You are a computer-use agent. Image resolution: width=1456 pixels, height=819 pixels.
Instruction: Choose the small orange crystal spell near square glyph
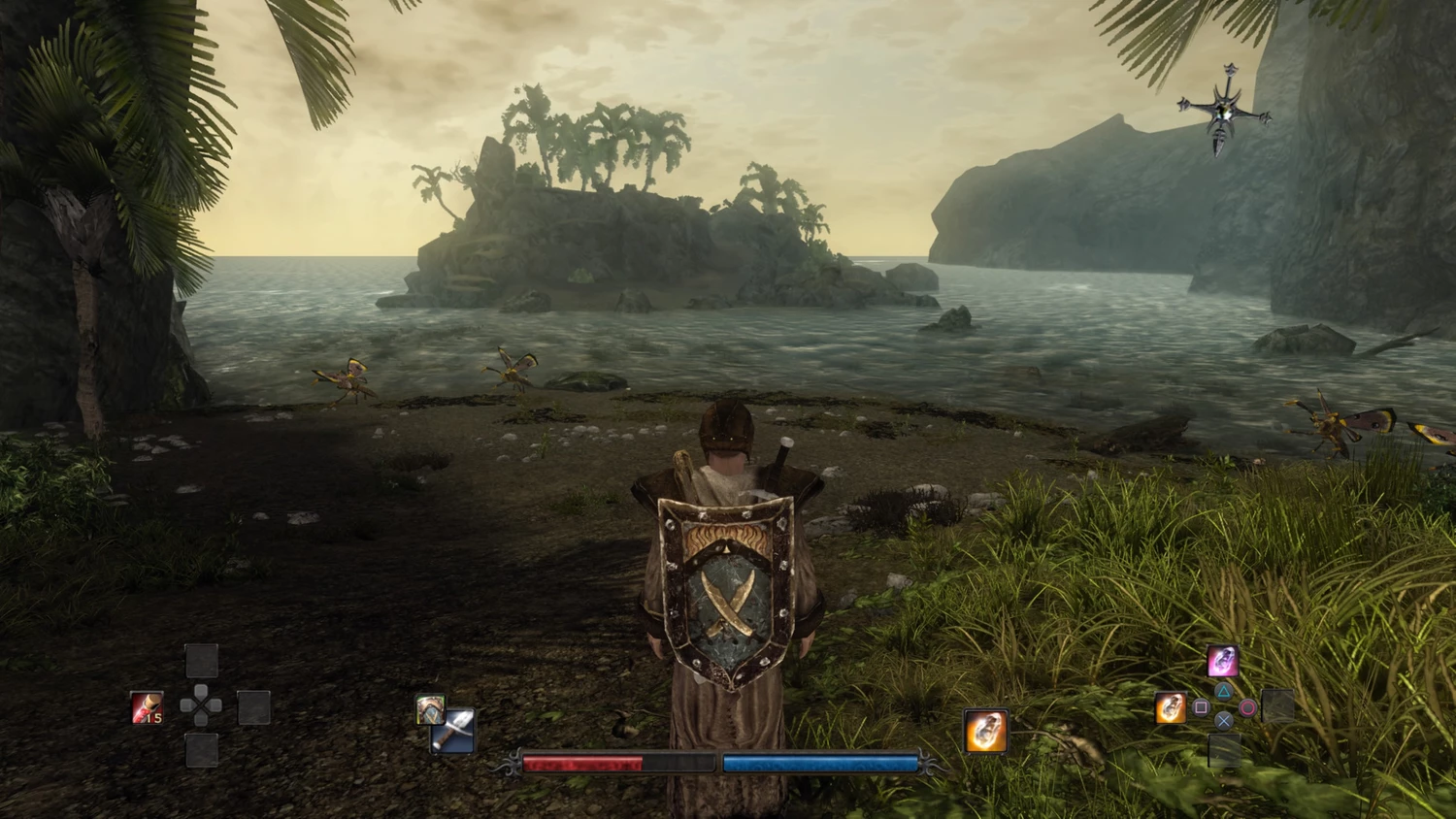pos(1171,707)
